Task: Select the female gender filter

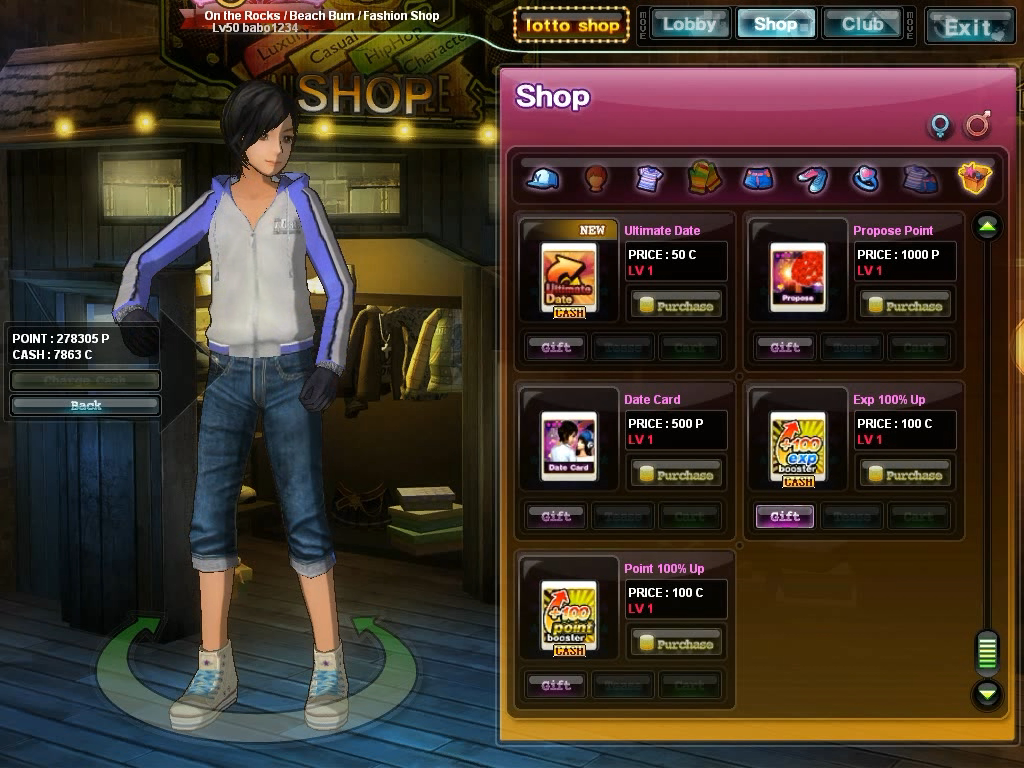Action: tap(940, 126)
